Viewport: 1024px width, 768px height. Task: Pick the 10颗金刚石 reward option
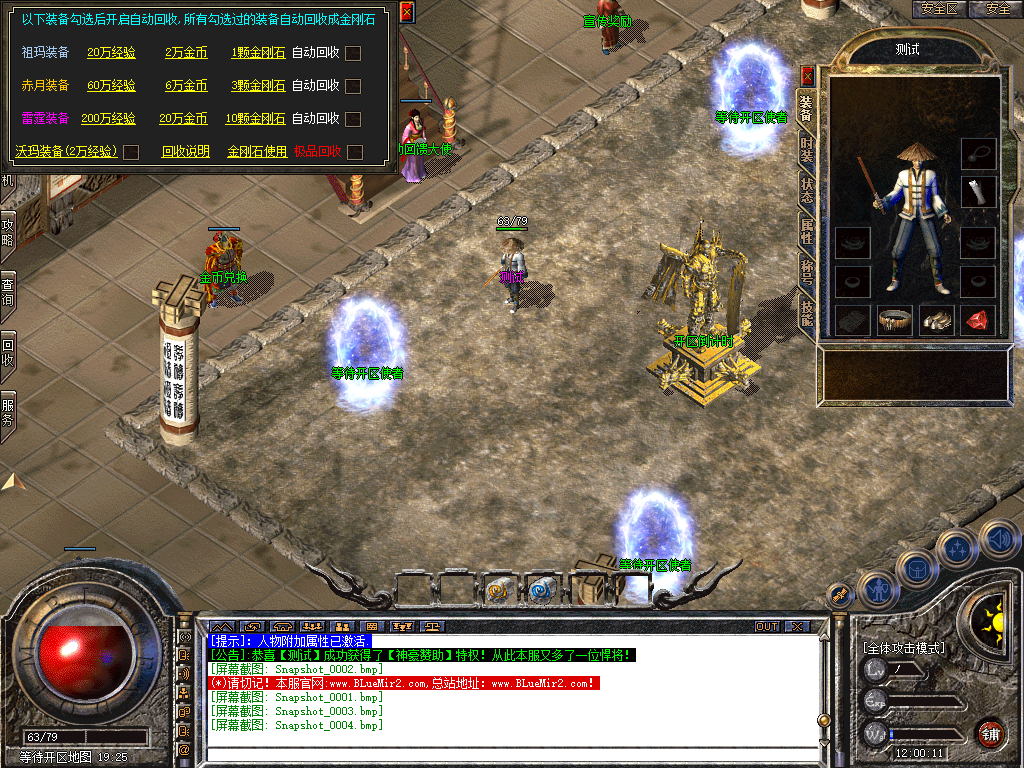255,119
